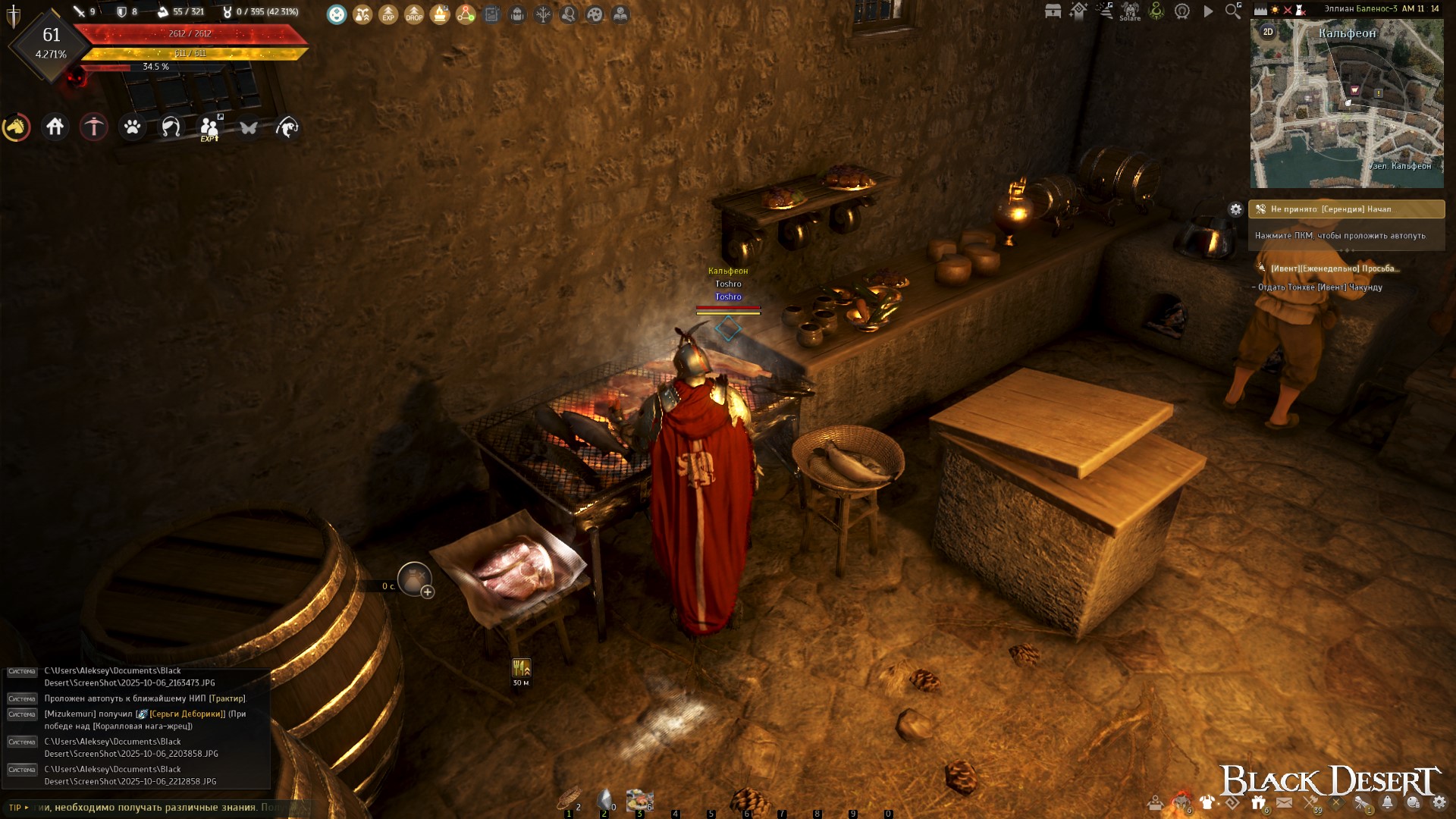Open the pets paw icon
Viewport: 1456px width, 819px height.
[133, 127]
